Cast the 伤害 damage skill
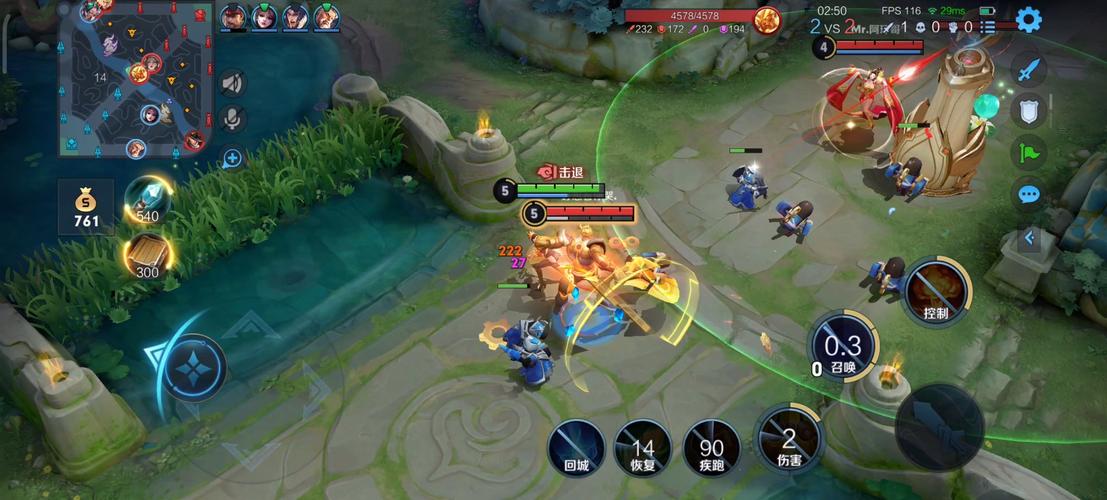Viewport: 1107px width, 500px height. pyautogui.click(x=788, y=437)
